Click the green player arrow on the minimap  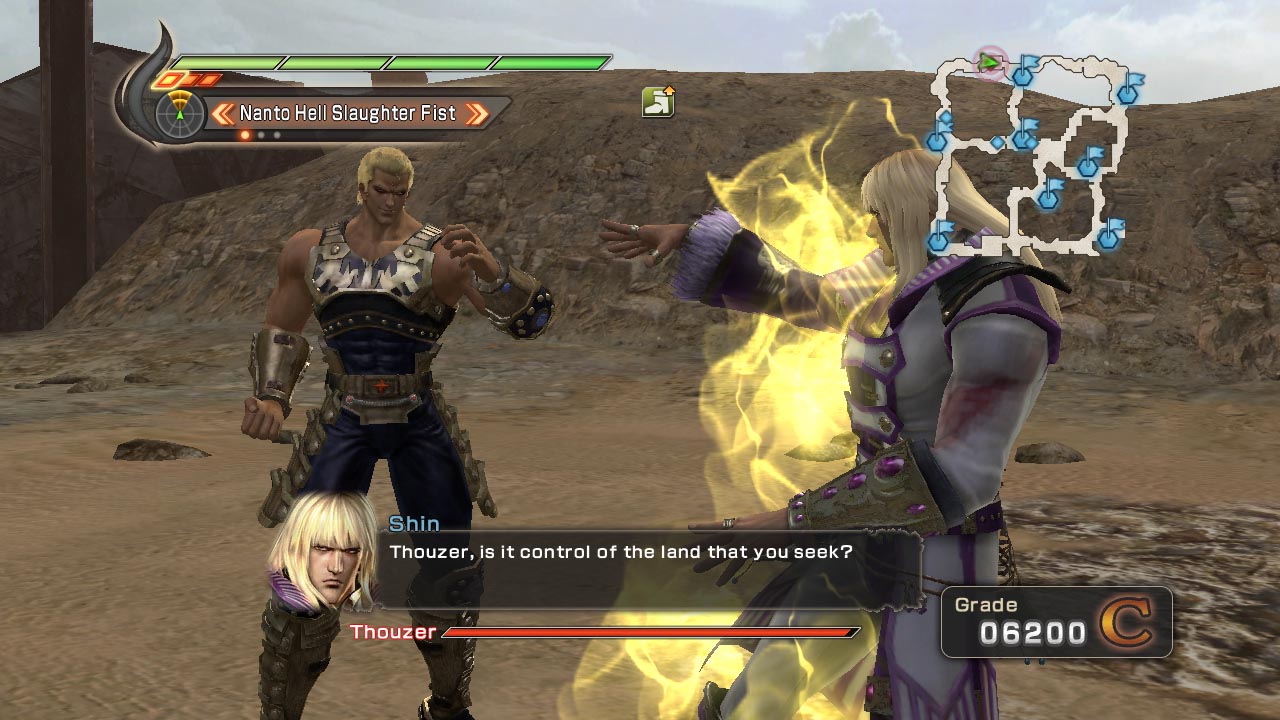(989, 63)
